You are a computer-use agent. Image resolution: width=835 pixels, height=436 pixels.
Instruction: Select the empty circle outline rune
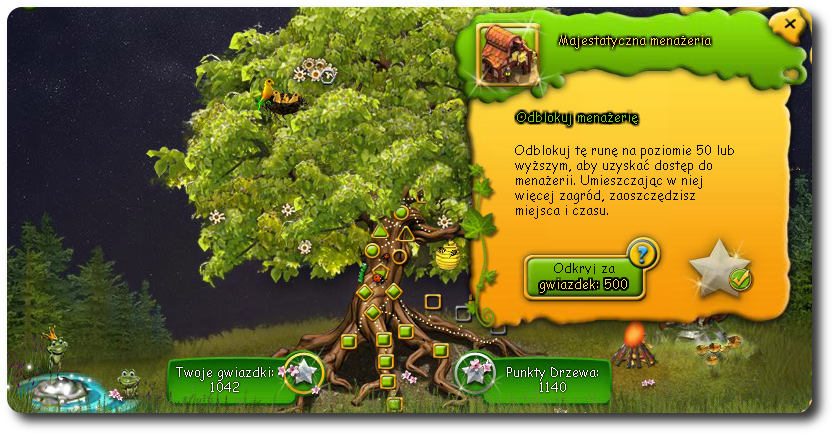pyautogui.click(x=399, y=256)
